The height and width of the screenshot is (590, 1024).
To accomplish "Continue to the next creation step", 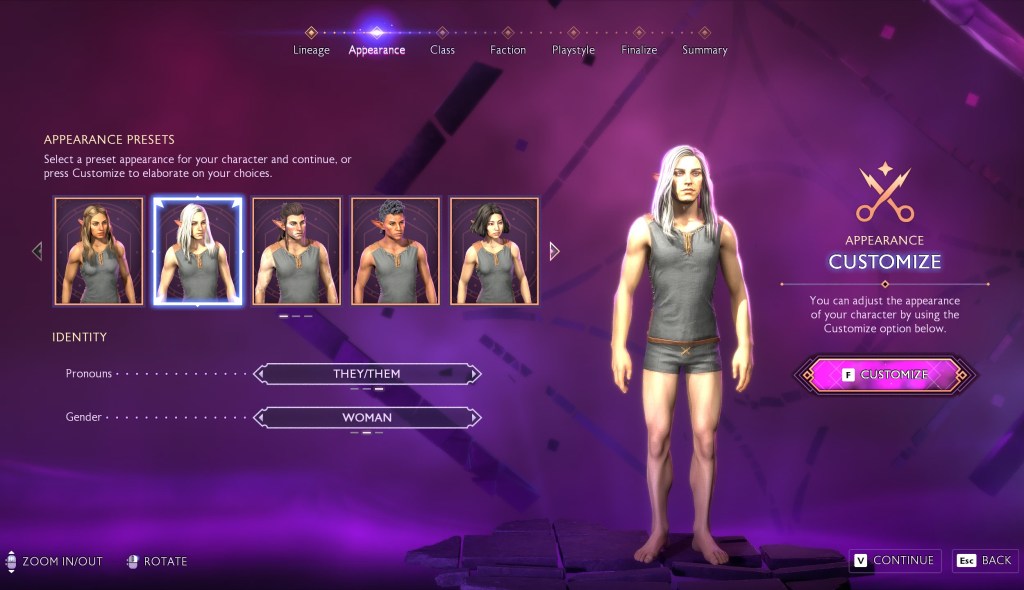I will [x=893, y=561].
